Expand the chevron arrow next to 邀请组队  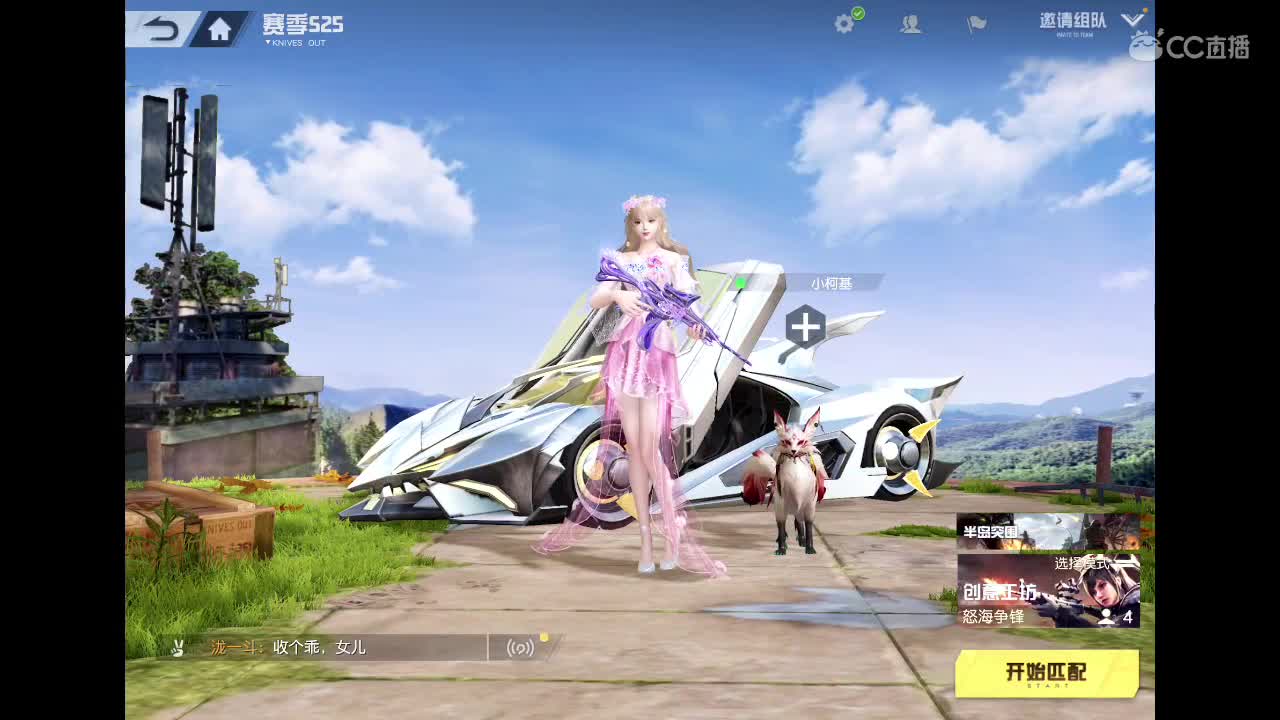(1133, 18)
